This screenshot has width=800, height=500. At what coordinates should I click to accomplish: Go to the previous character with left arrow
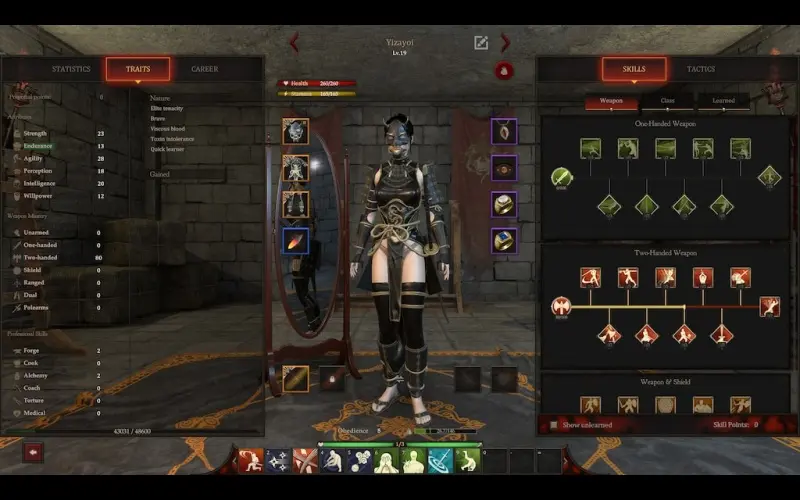click(294, 42)
